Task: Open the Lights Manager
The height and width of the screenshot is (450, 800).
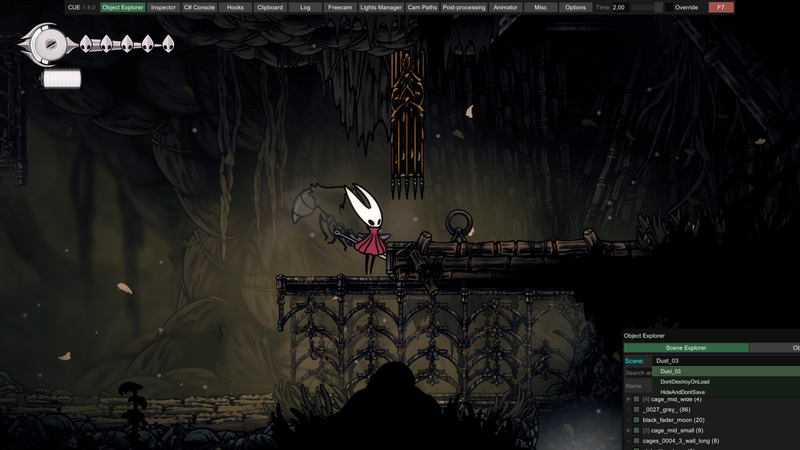Action: (x=381, y=7)
